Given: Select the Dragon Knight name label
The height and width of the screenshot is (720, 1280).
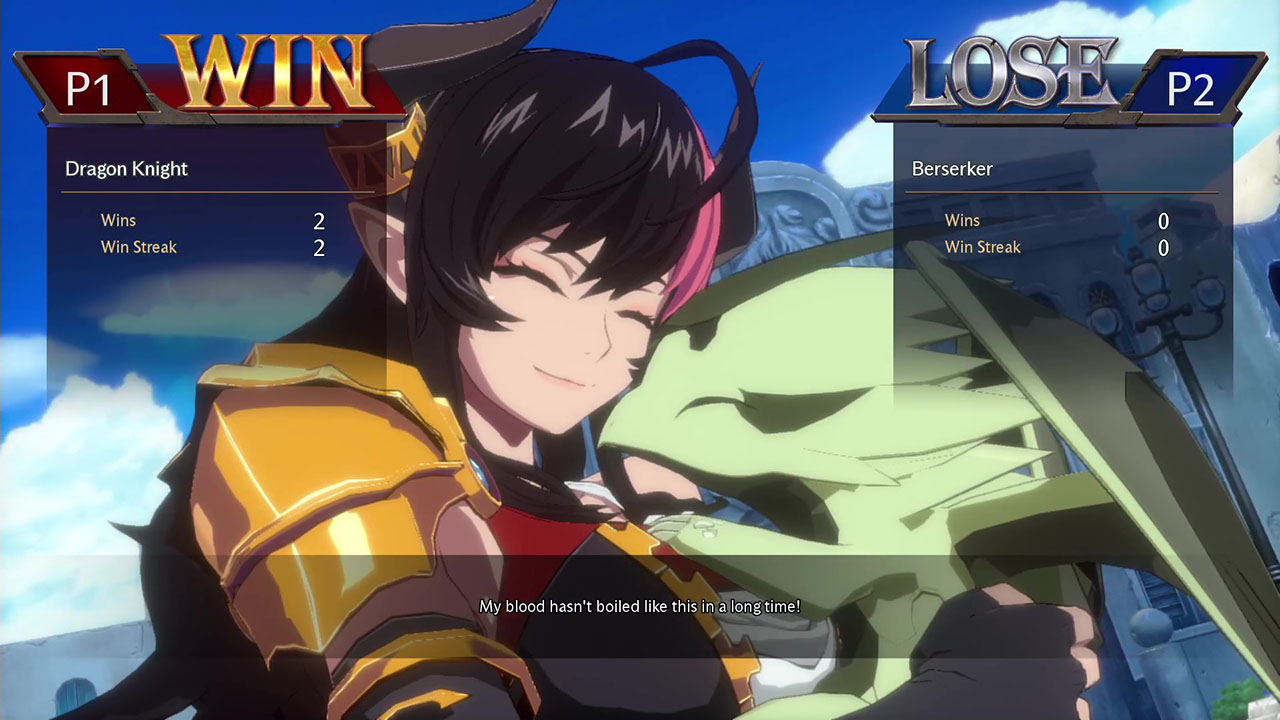Looking at the screenshot, I should coord(126,168).
